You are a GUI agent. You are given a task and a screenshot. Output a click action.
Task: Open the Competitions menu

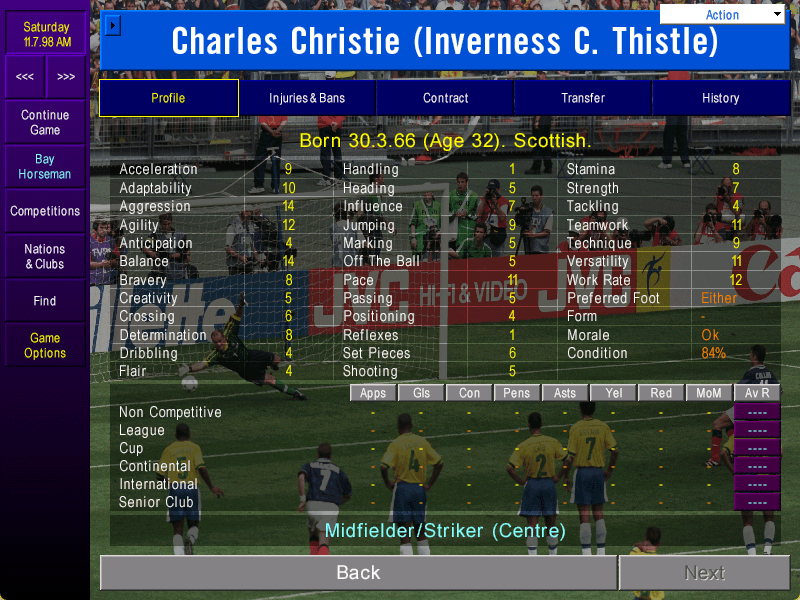tap(45, 212)
